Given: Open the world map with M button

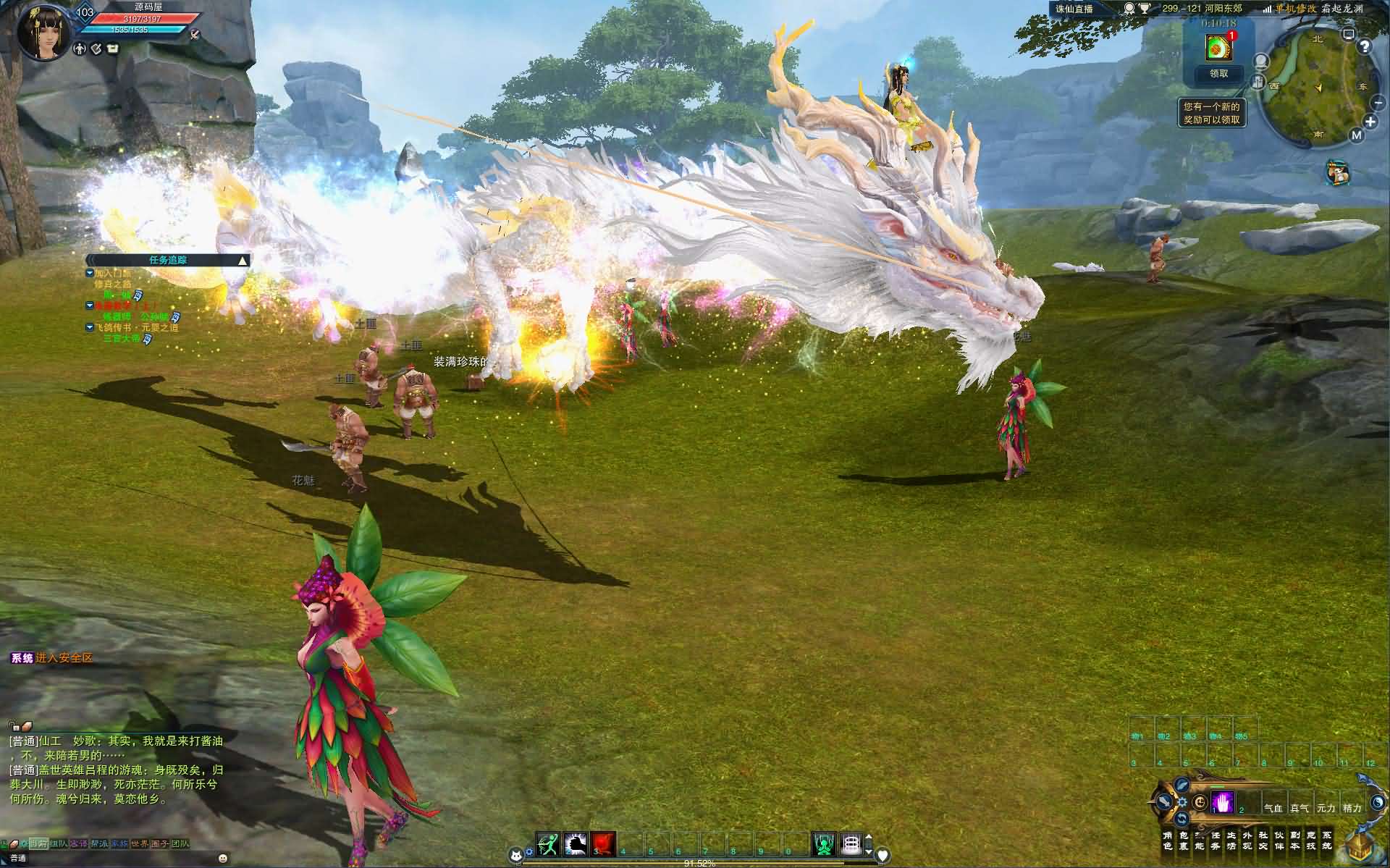Looking at the screenshot, I should [x=1357, y=135].
